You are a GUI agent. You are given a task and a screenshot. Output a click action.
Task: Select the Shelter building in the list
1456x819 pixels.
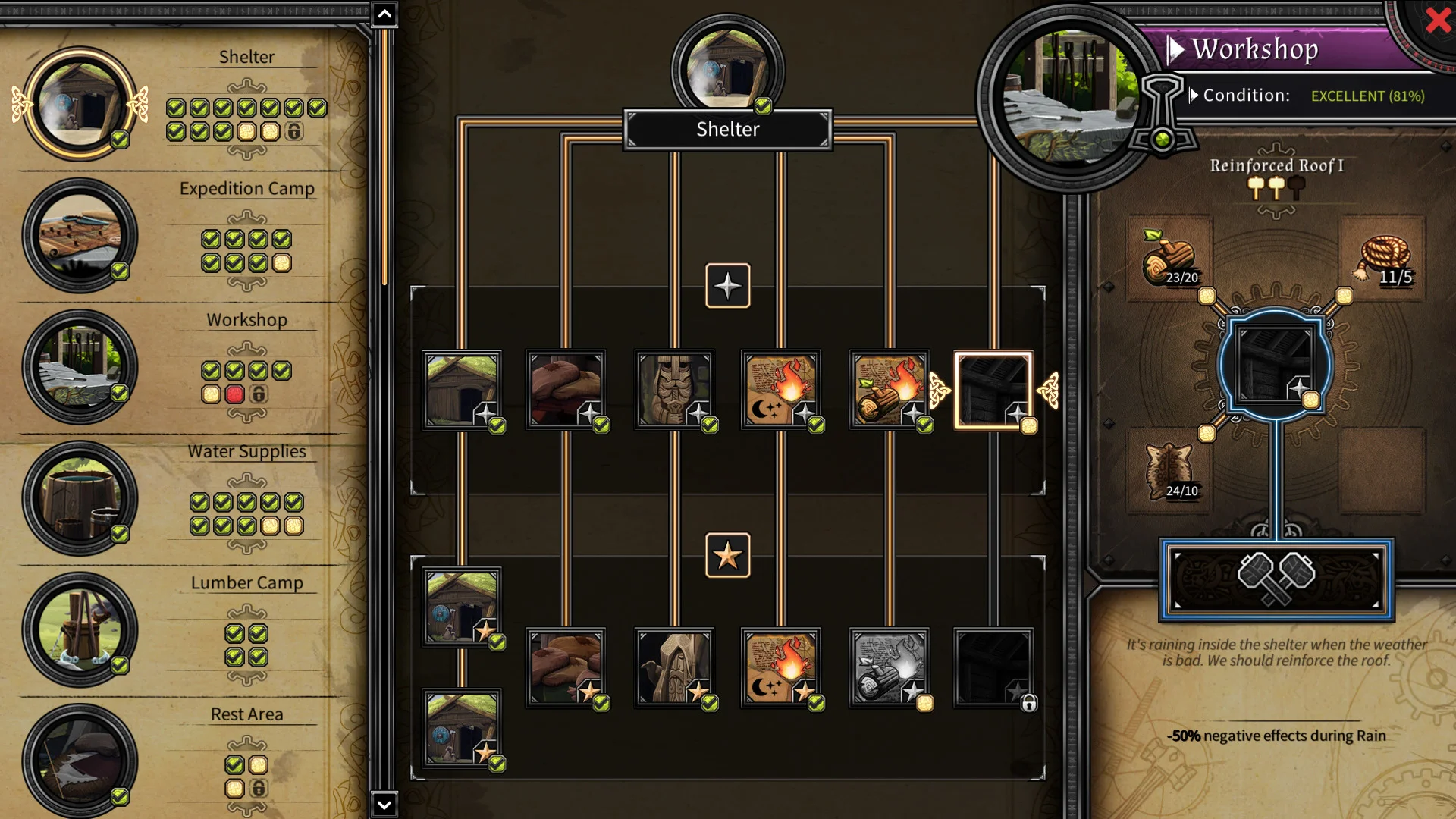[80, 104]
